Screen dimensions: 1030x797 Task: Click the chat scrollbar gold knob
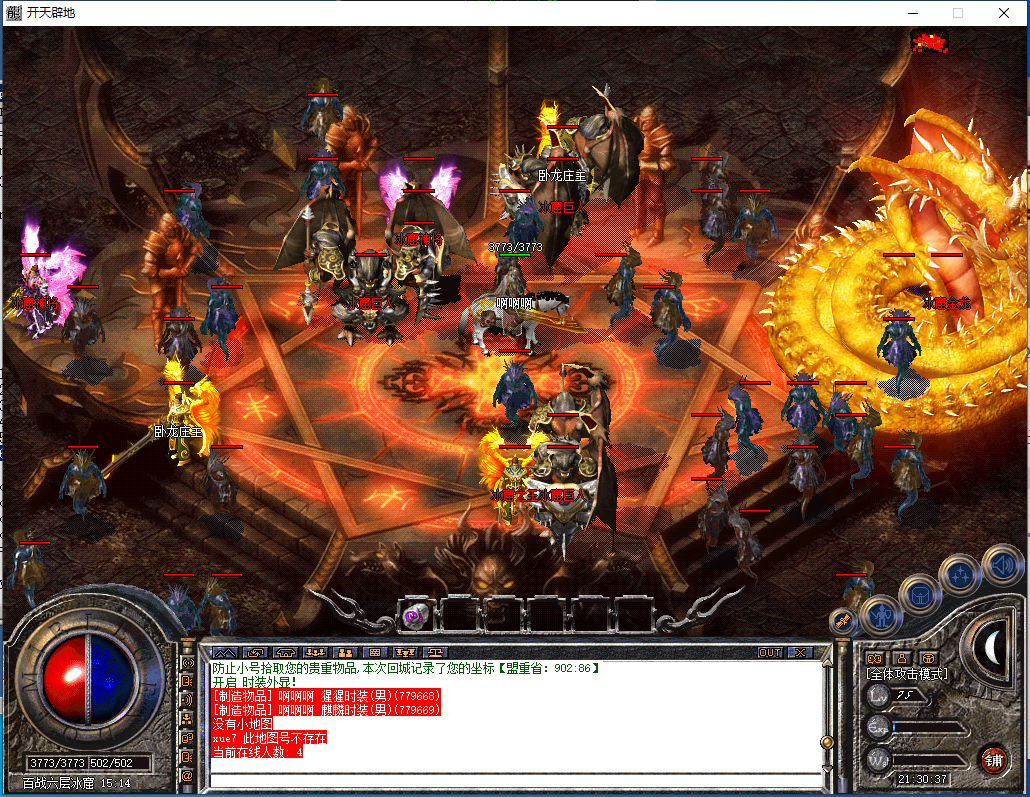pos(826,742)
